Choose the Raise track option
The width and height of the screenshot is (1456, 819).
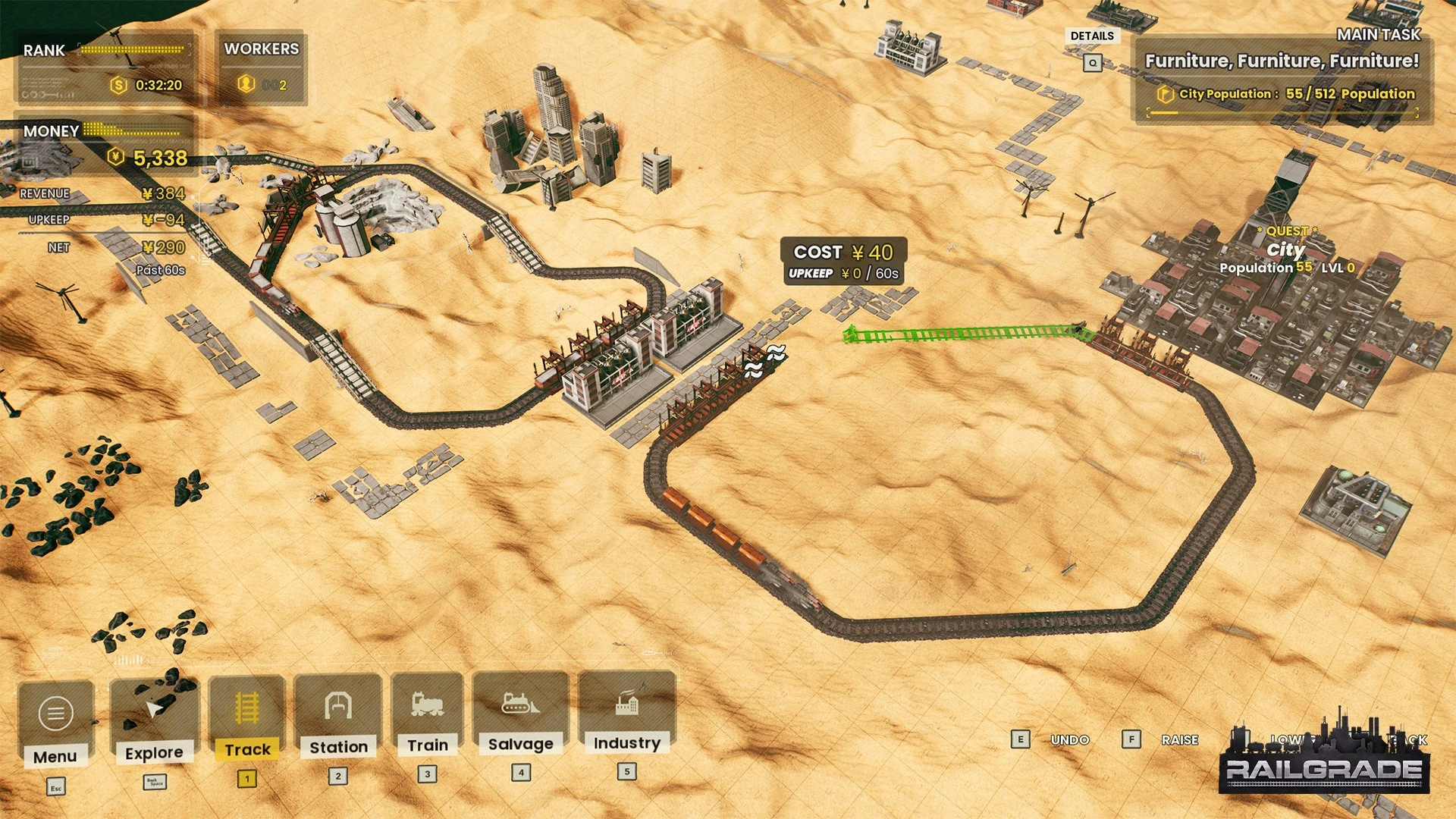pos(1179,739)
